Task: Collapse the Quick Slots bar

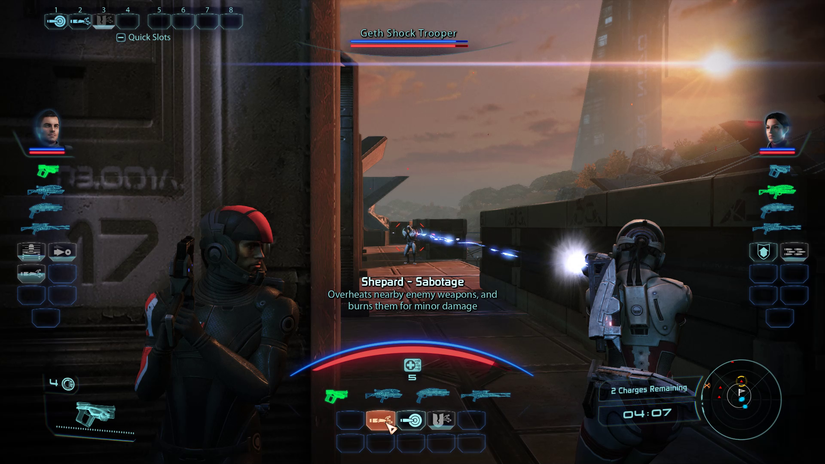Action: [x=121, y=38]
